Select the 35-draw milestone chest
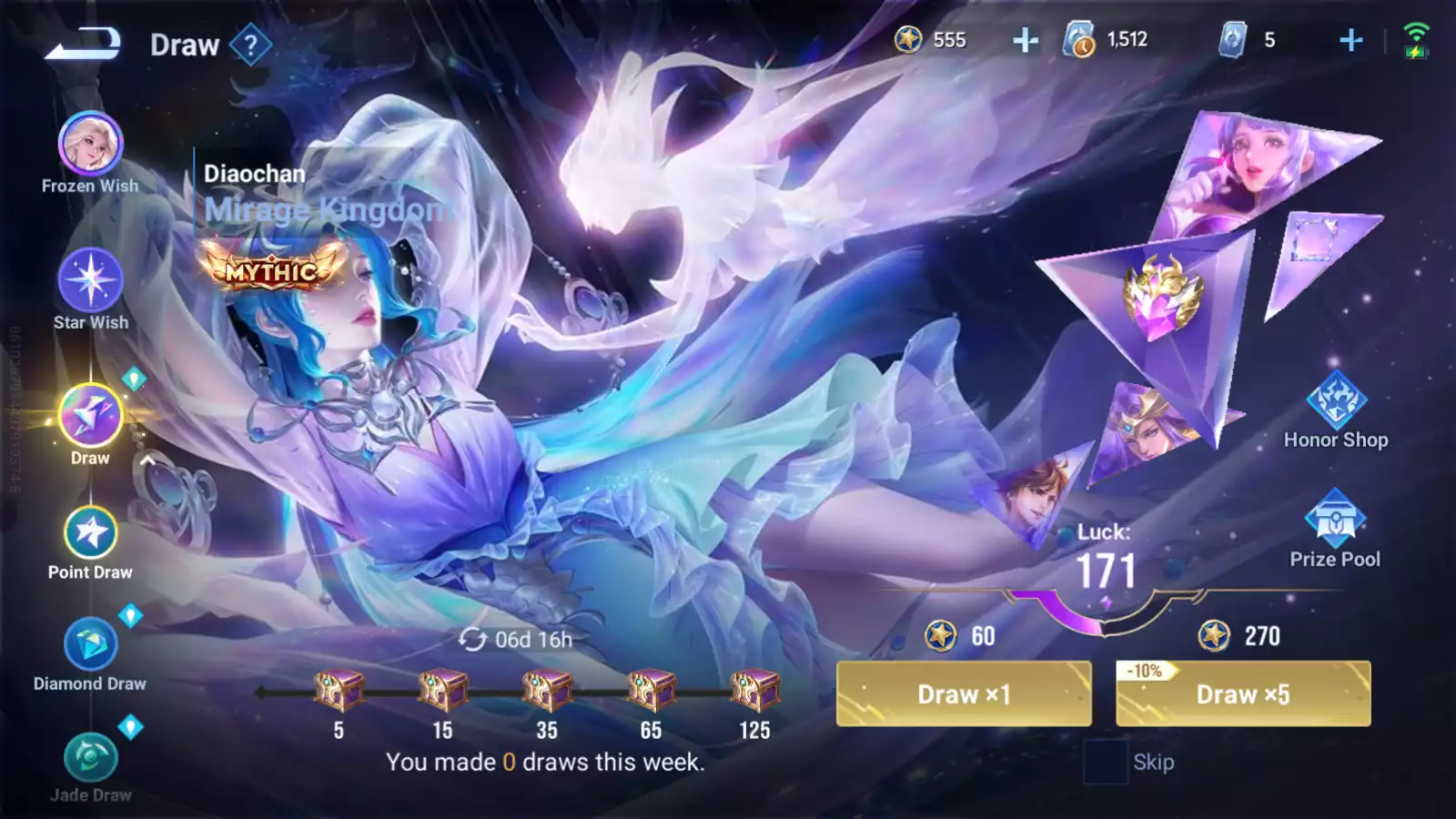This screenshot has height=819, width=1456. tap(547, 691)
